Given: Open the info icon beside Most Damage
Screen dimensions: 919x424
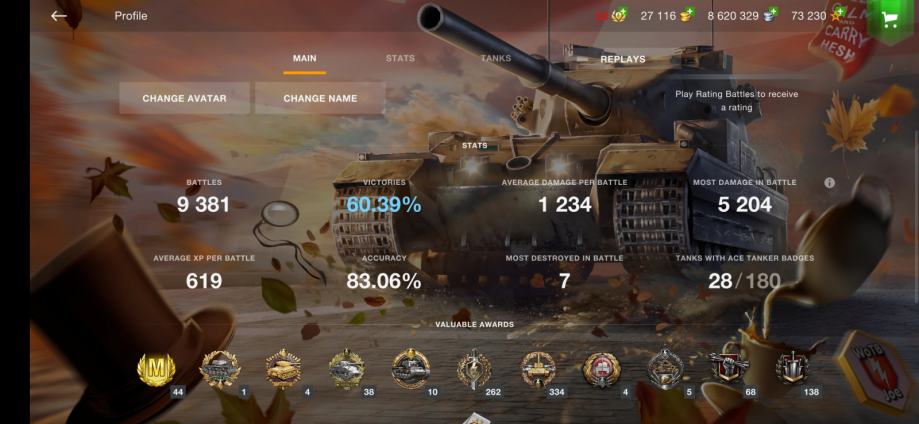Looking at the screenshot, I should (x=829, y=183).
